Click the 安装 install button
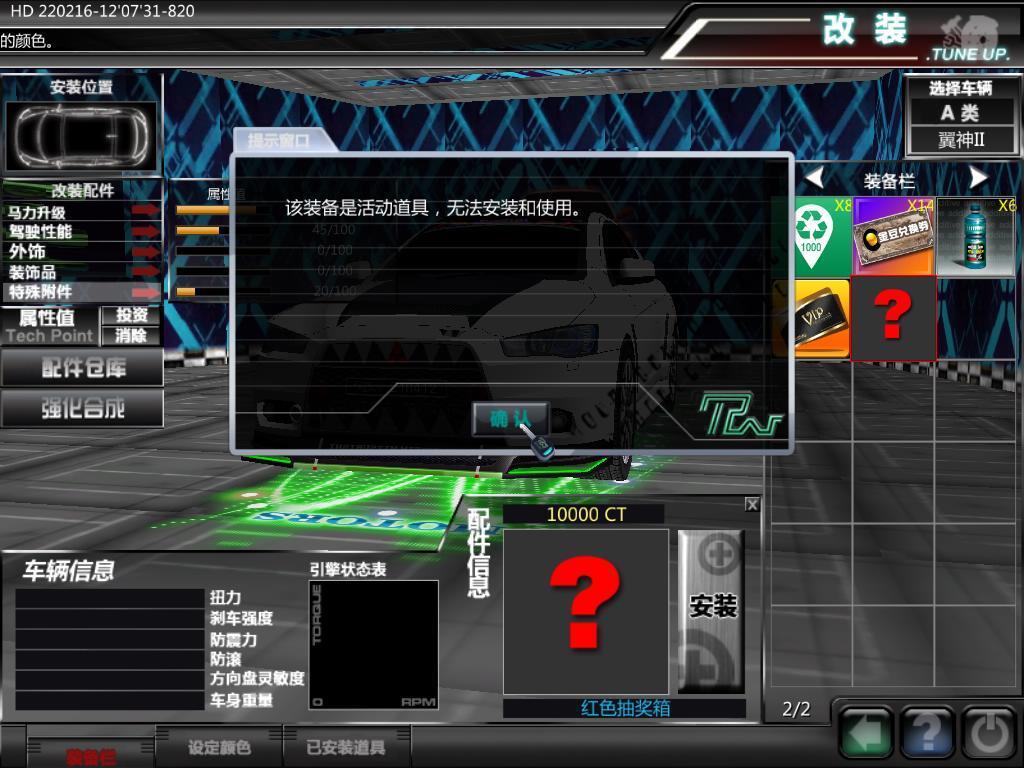Image resolution: width=1024 pixels, height=768 pixels. click(712, 608)
